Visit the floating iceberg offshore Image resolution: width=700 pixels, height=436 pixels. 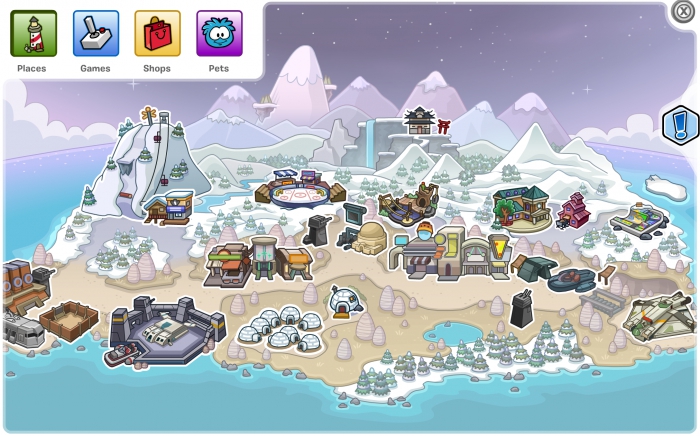[x=667, y=187]
